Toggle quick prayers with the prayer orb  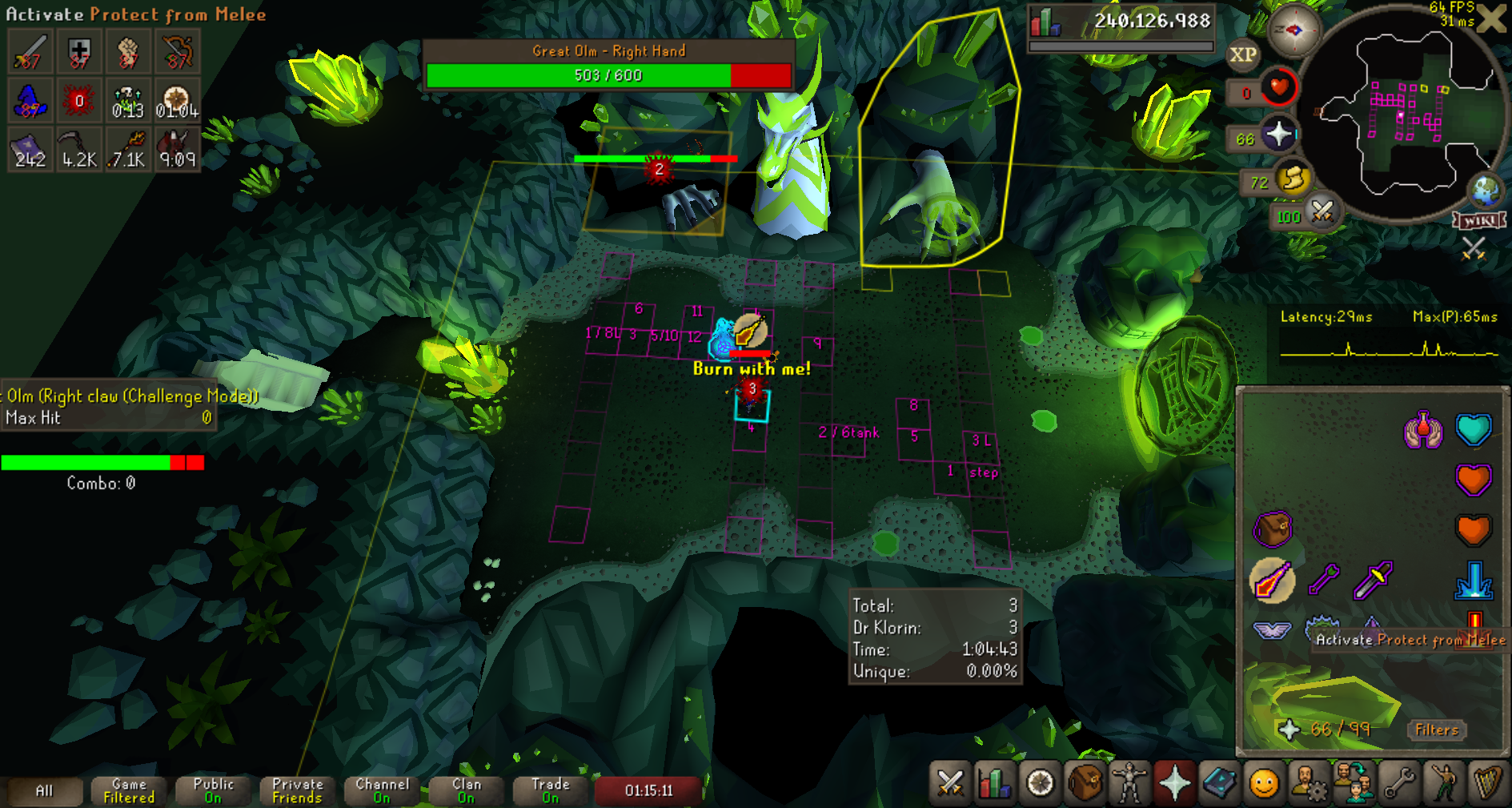[1278, 135]
